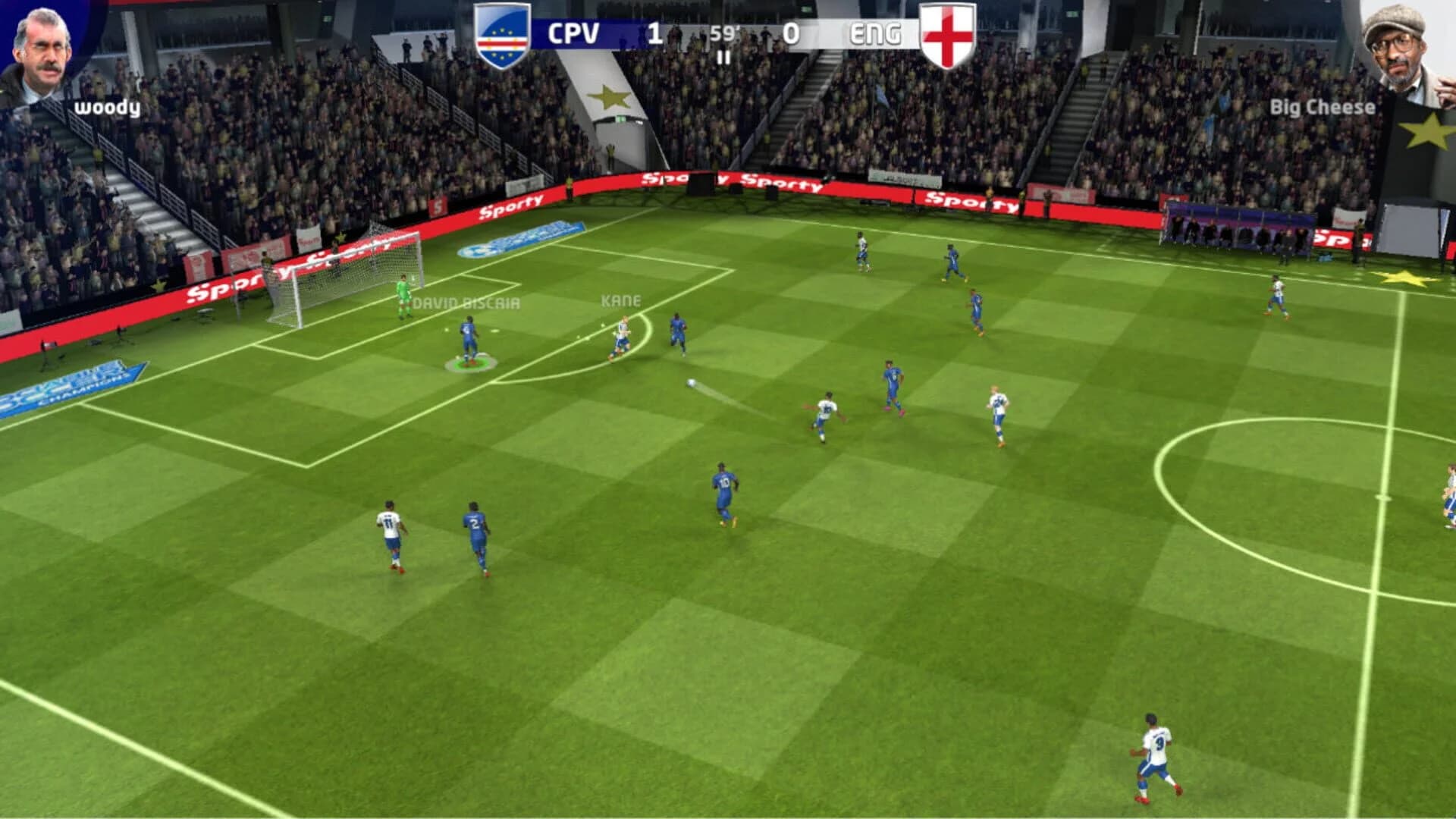1456x819 pixels.
Task: Click the 59' match timer
Action: pyautogui.click(x=723, y=34)
